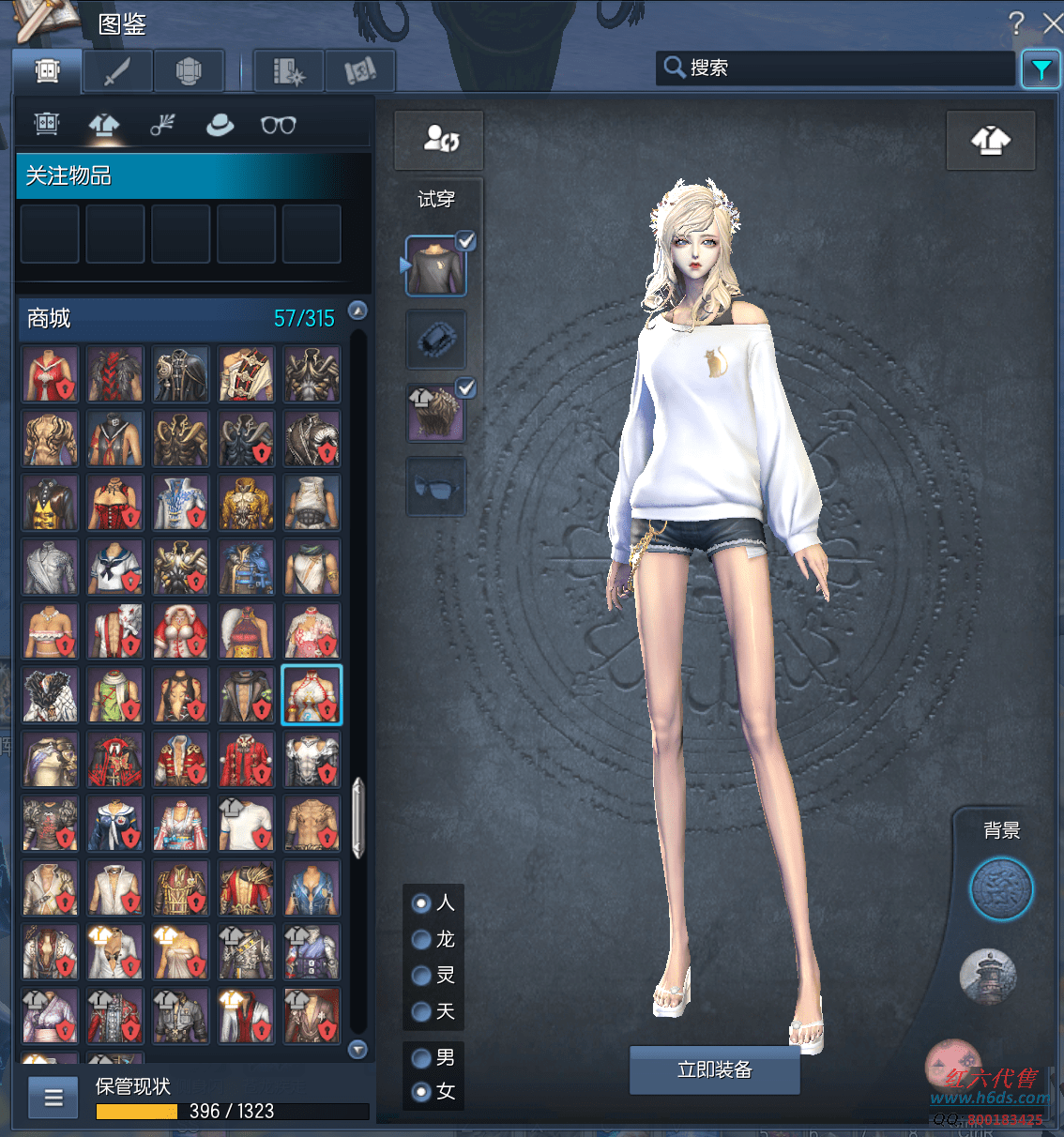Click the sunglasses try-on slot
The width and height of the screenshot is (1064, 1137).
point(436,487)
